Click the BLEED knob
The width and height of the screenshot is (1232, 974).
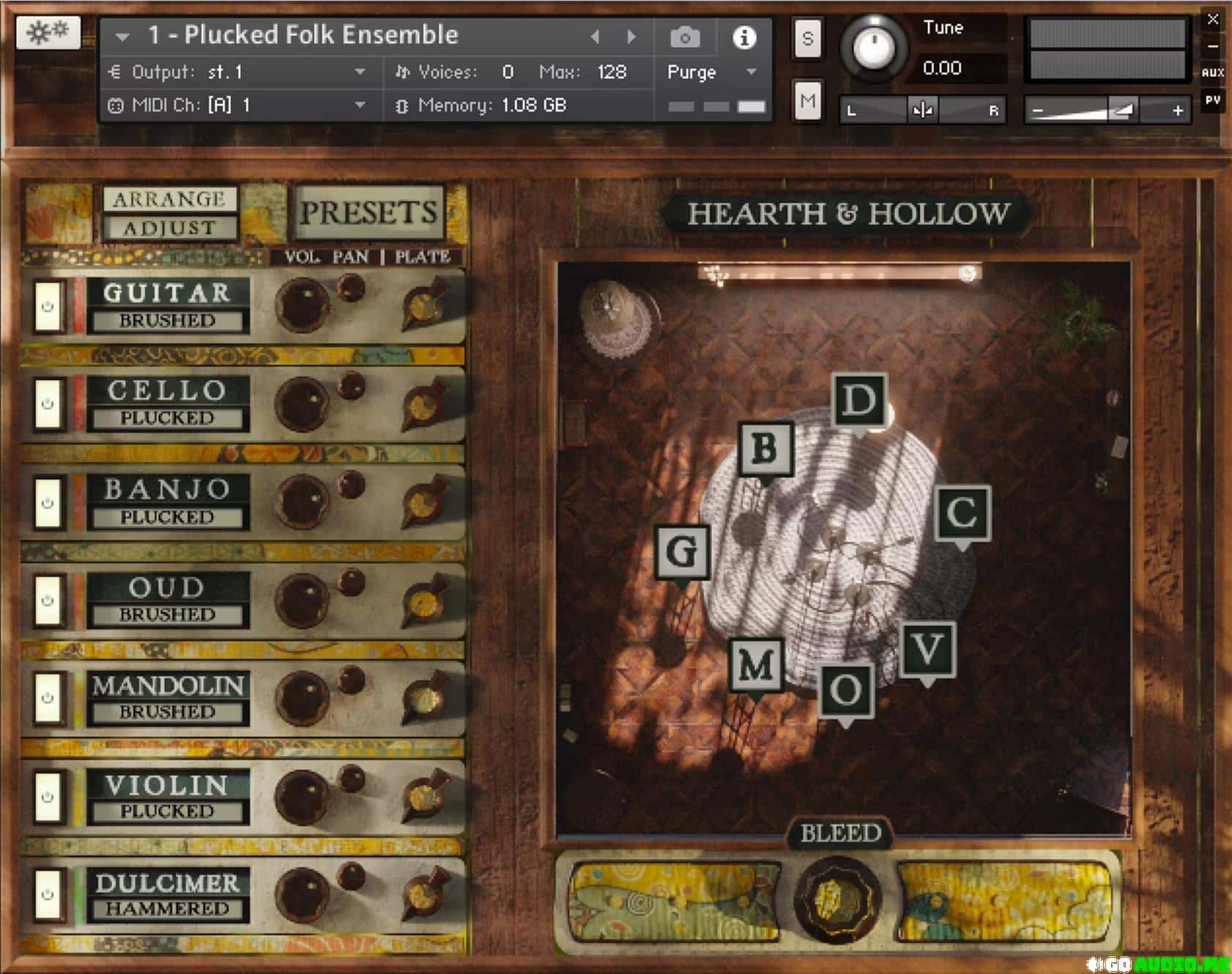tap(839, 897)
